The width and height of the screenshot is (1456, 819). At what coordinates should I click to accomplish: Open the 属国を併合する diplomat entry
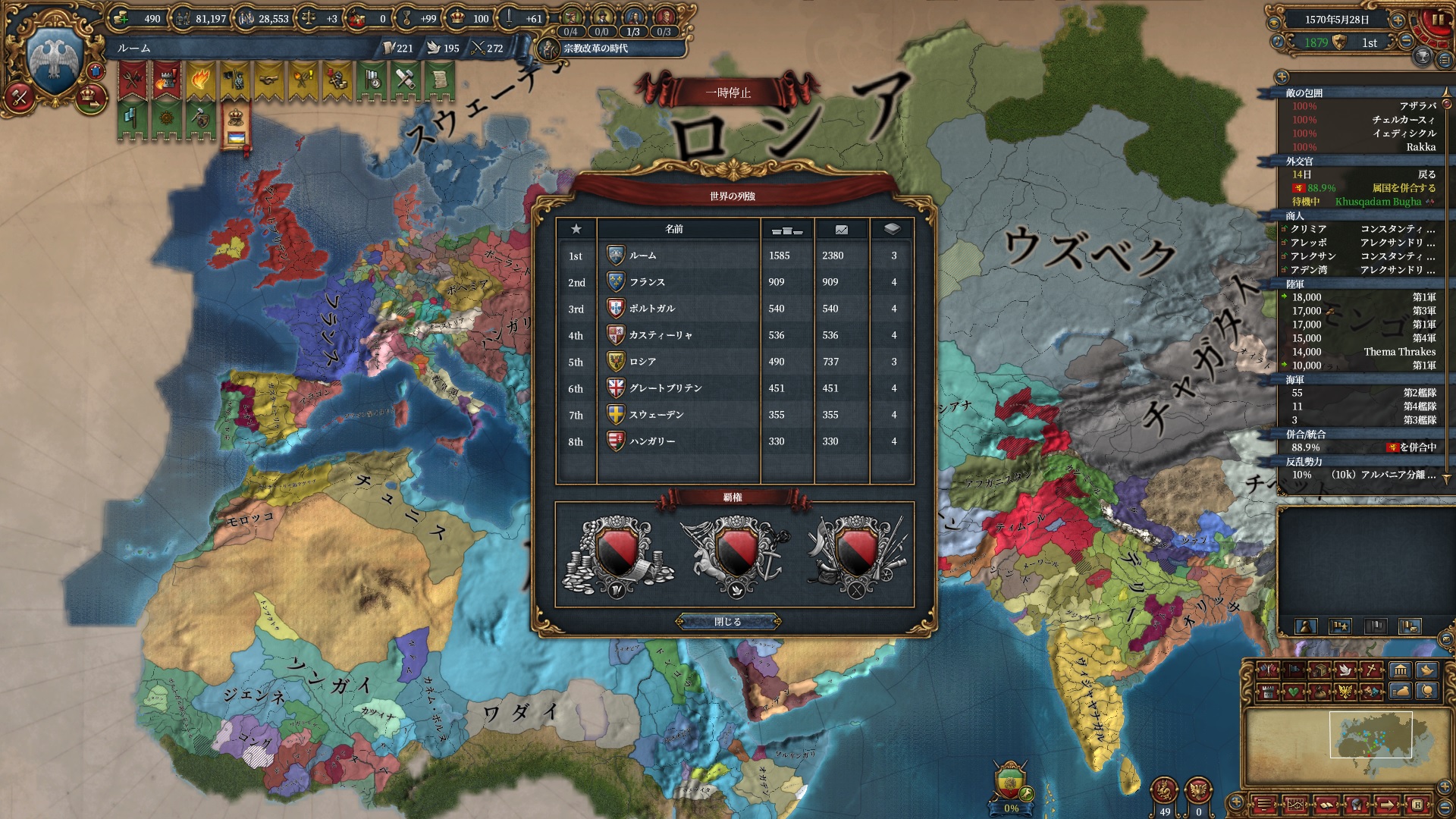(1403, 188)
